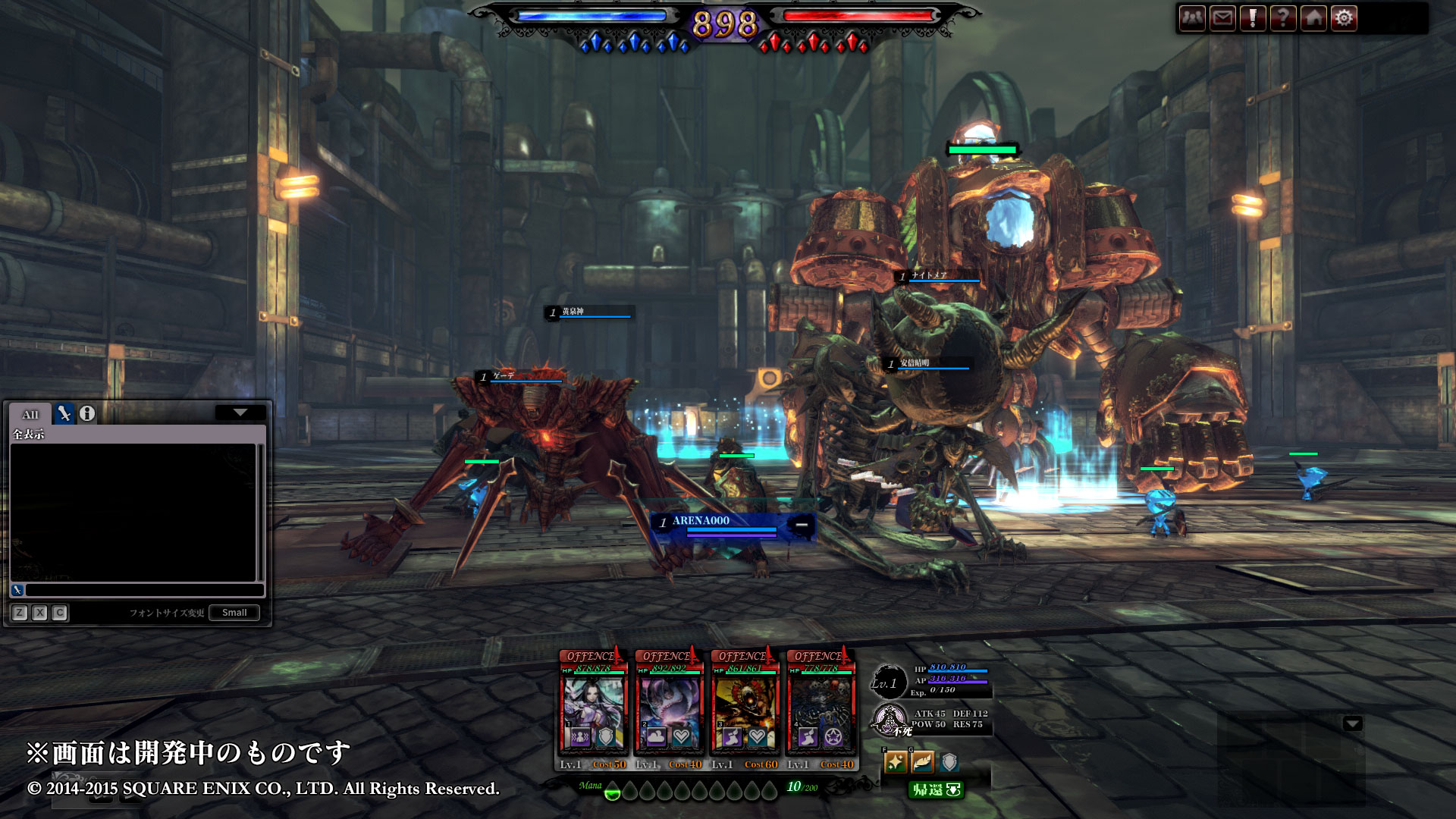Viewport: 1456px width, 819px height.
Task: Choose the Cost 60 offence card
Action: click(x=745, y=711)
